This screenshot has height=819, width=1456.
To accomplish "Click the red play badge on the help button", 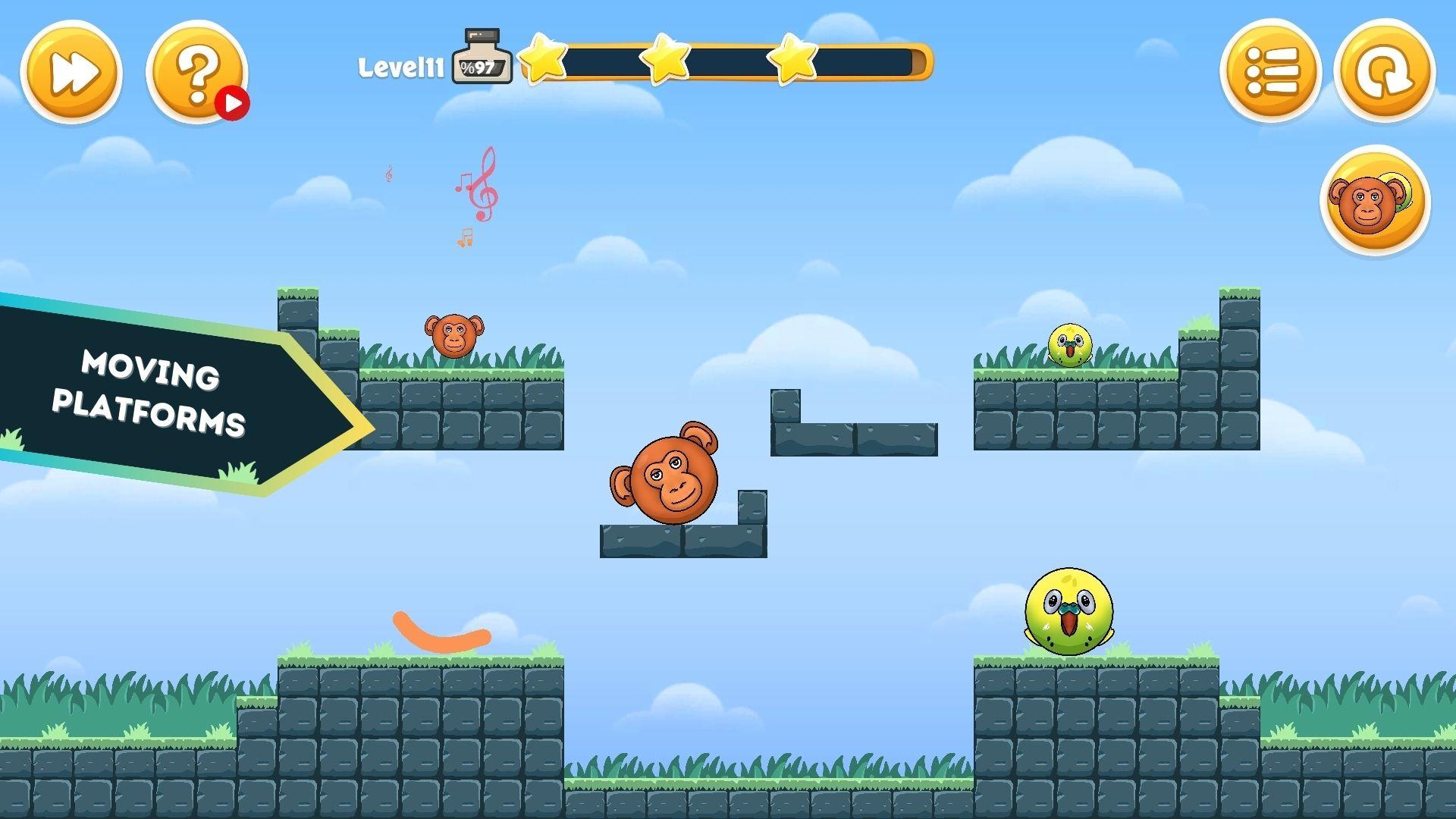I will [234, 99].
